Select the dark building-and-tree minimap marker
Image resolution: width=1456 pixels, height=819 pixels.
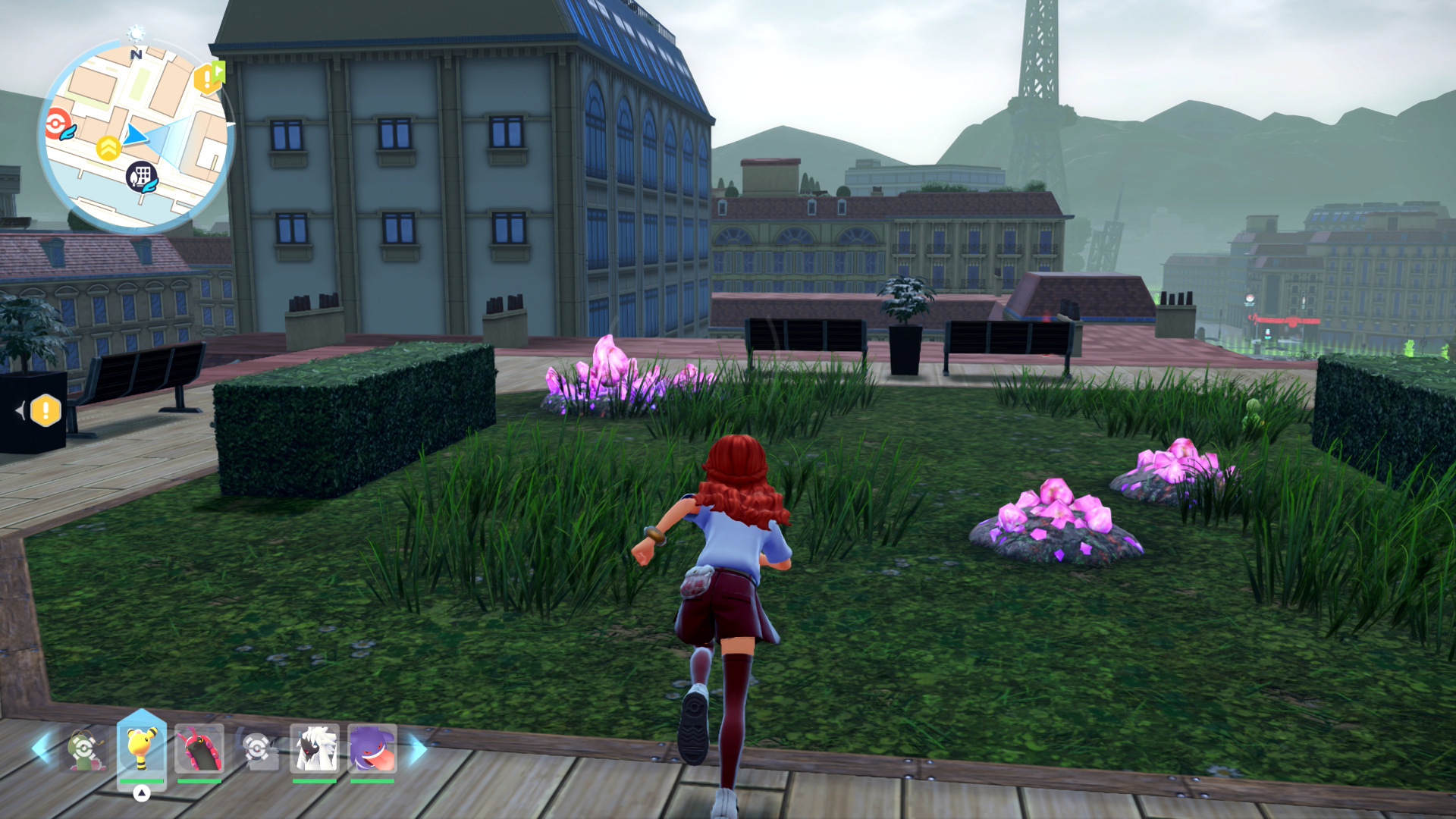coord(140,177)
